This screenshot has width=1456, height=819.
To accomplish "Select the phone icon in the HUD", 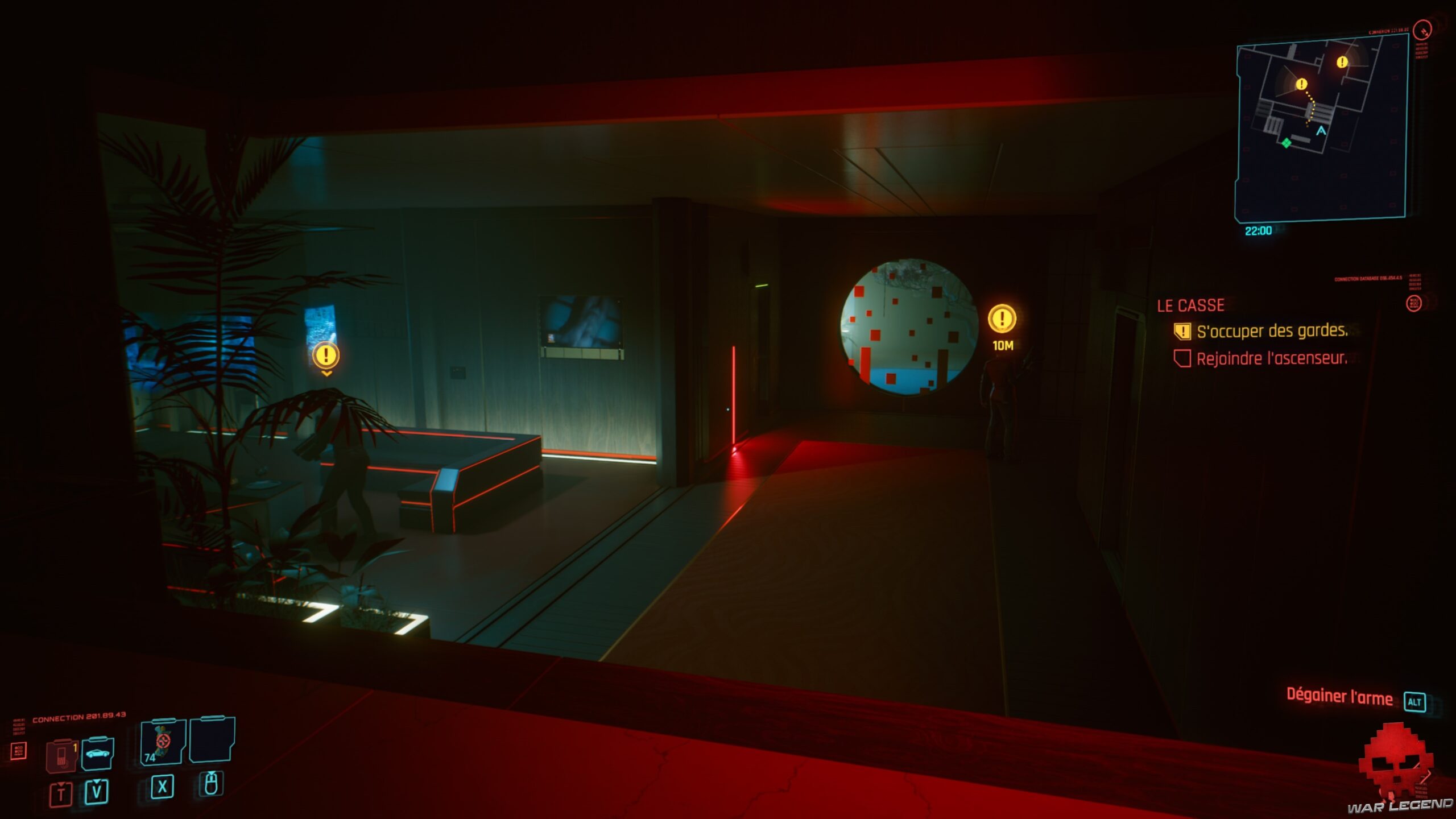I will [x=61, y=755].
